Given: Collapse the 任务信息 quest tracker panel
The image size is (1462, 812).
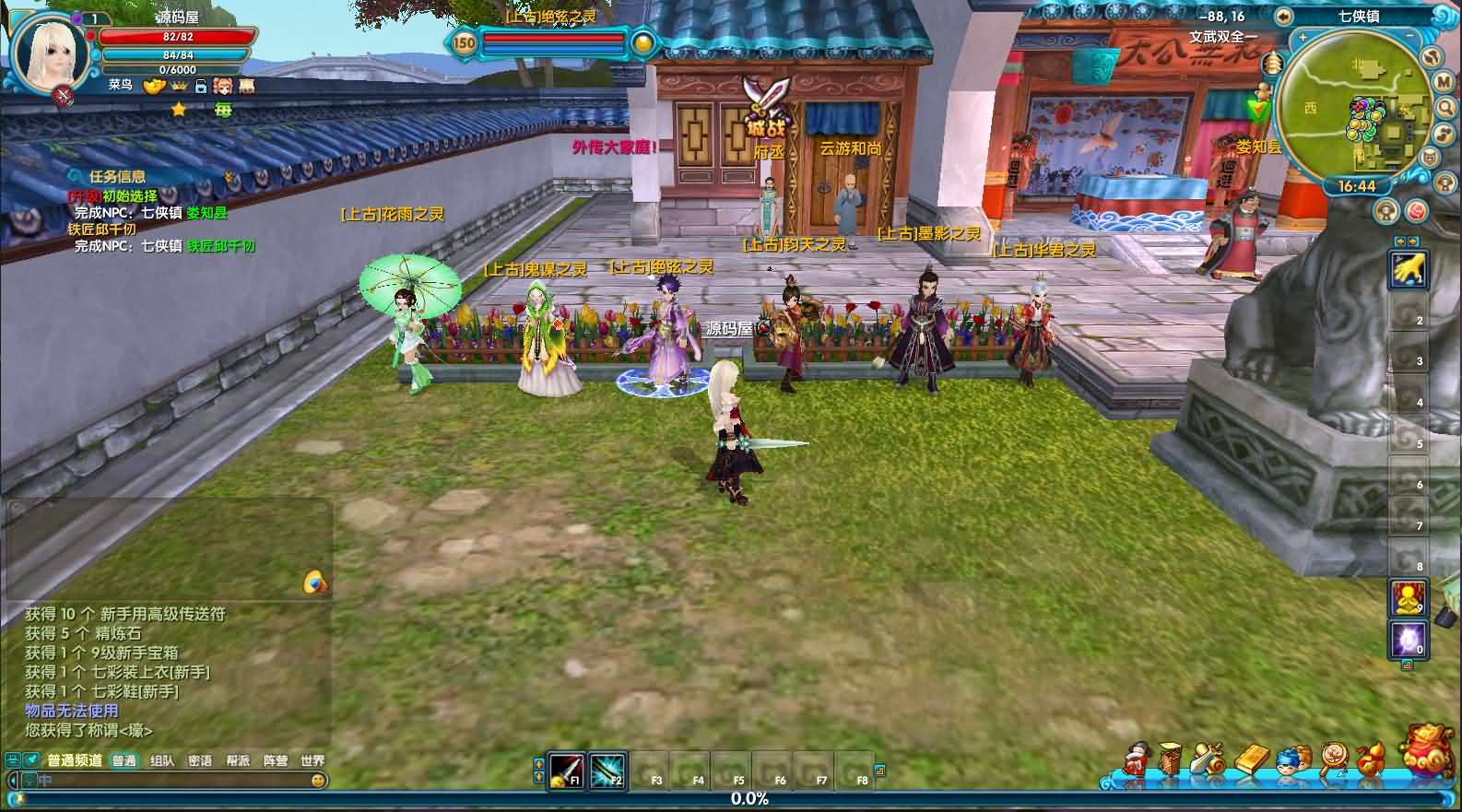Looking at the screenshot, I should click(74, 175).
